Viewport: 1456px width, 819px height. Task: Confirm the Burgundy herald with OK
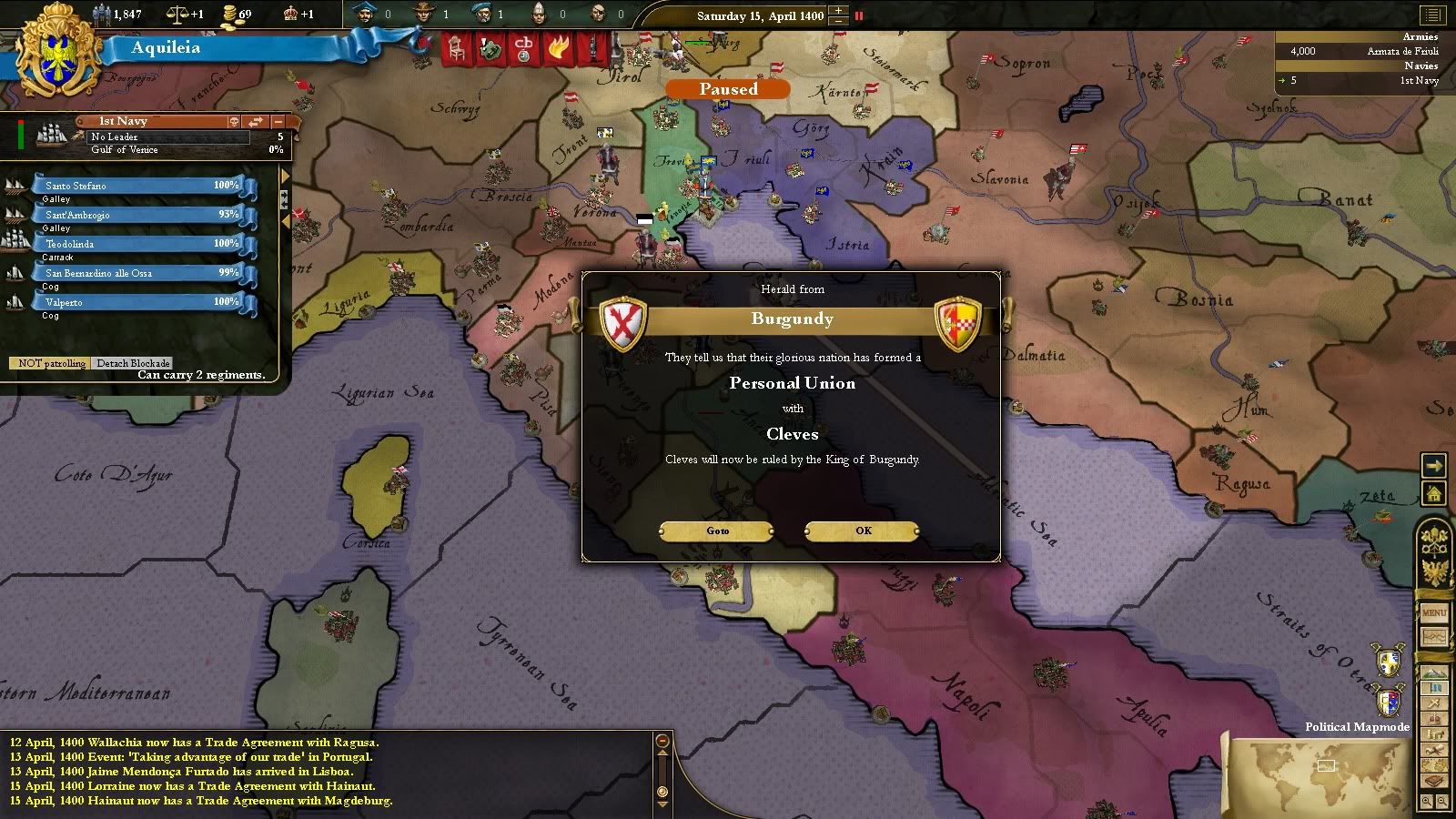[862, 531]
